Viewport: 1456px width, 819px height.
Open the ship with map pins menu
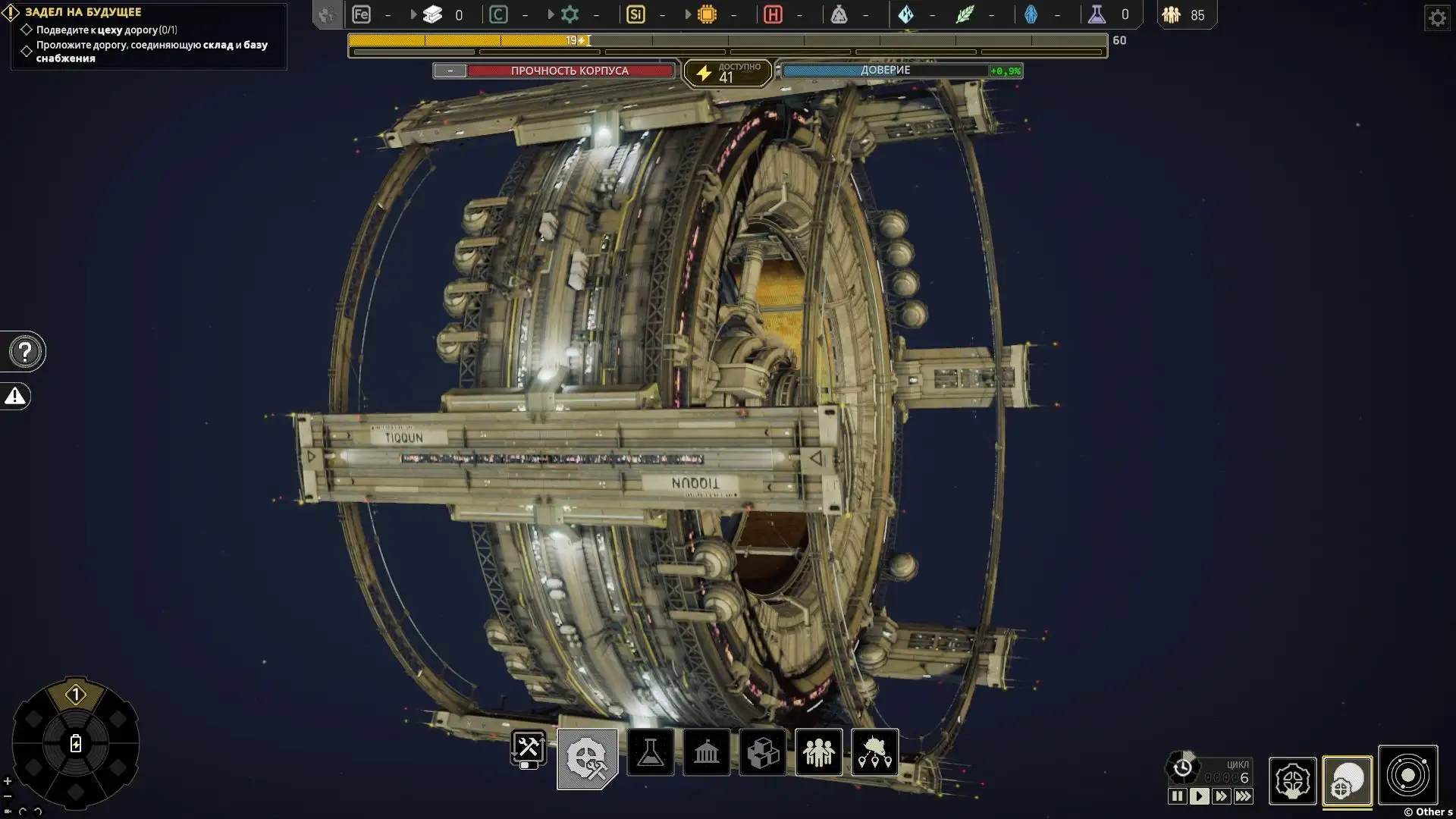875,752
